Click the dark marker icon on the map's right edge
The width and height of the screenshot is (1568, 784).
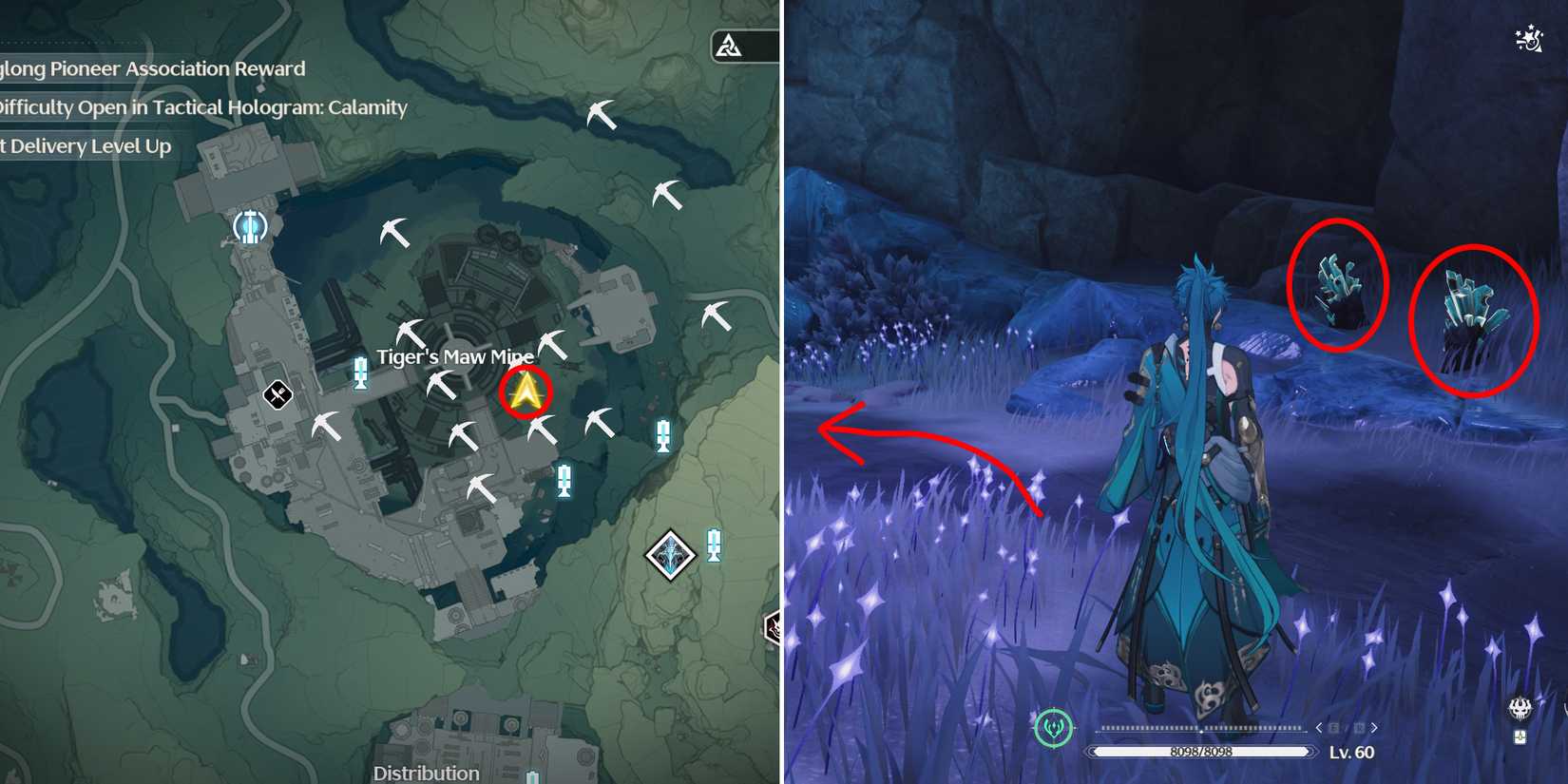click(773, 625)
